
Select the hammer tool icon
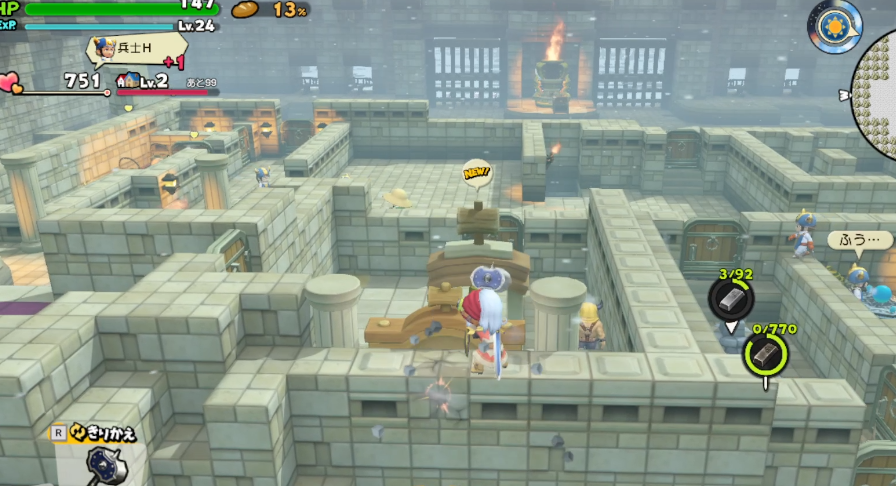104,464
